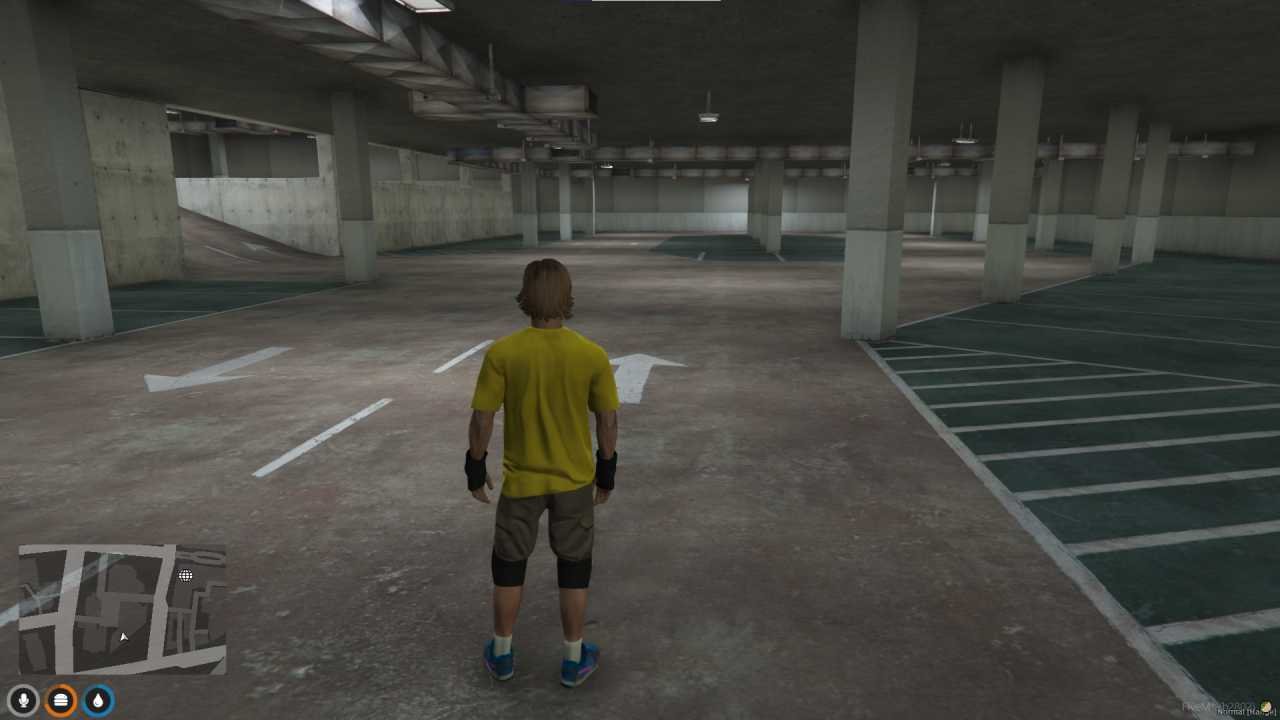Toggle the hunger status indicator
1280x720 pixels.
pyautogui.click(x=61, y=700)
